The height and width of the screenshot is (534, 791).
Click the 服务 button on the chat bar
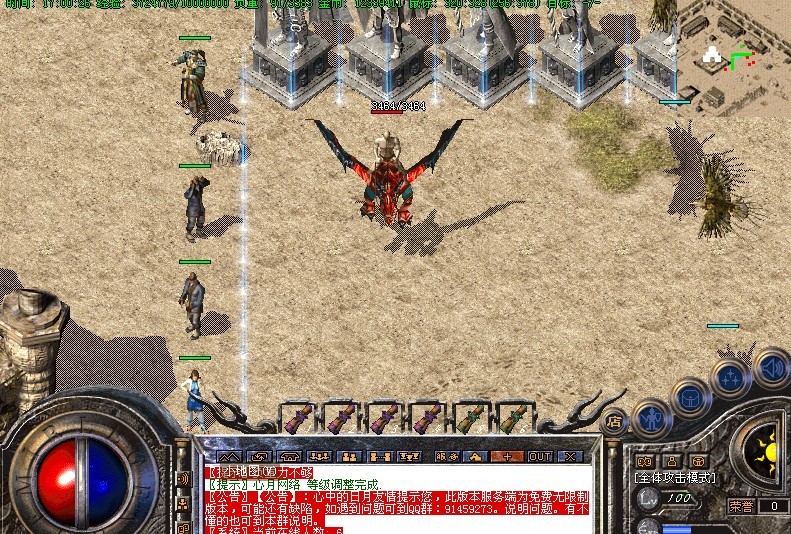tap(445, 456)
